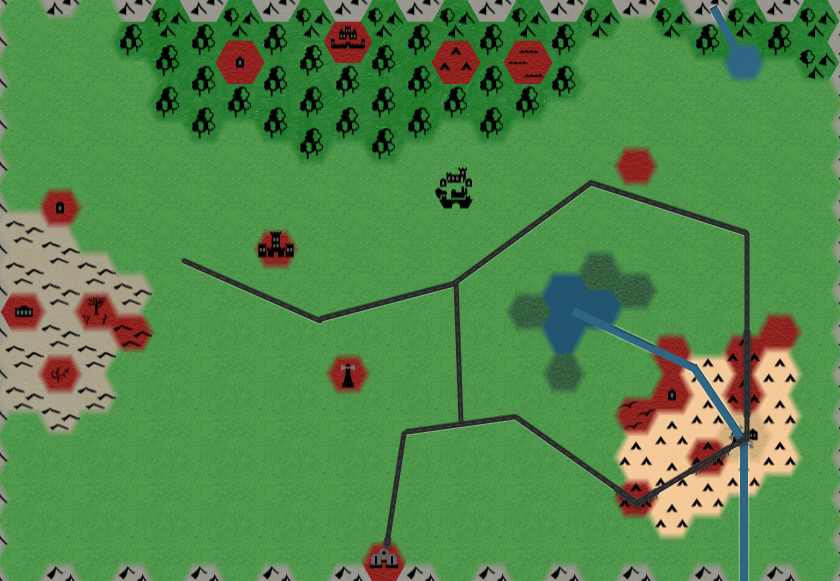Viewport: 840px width, 581px height.
Task: Choose the wide castle marker in the forest
Action: [347, 40]
